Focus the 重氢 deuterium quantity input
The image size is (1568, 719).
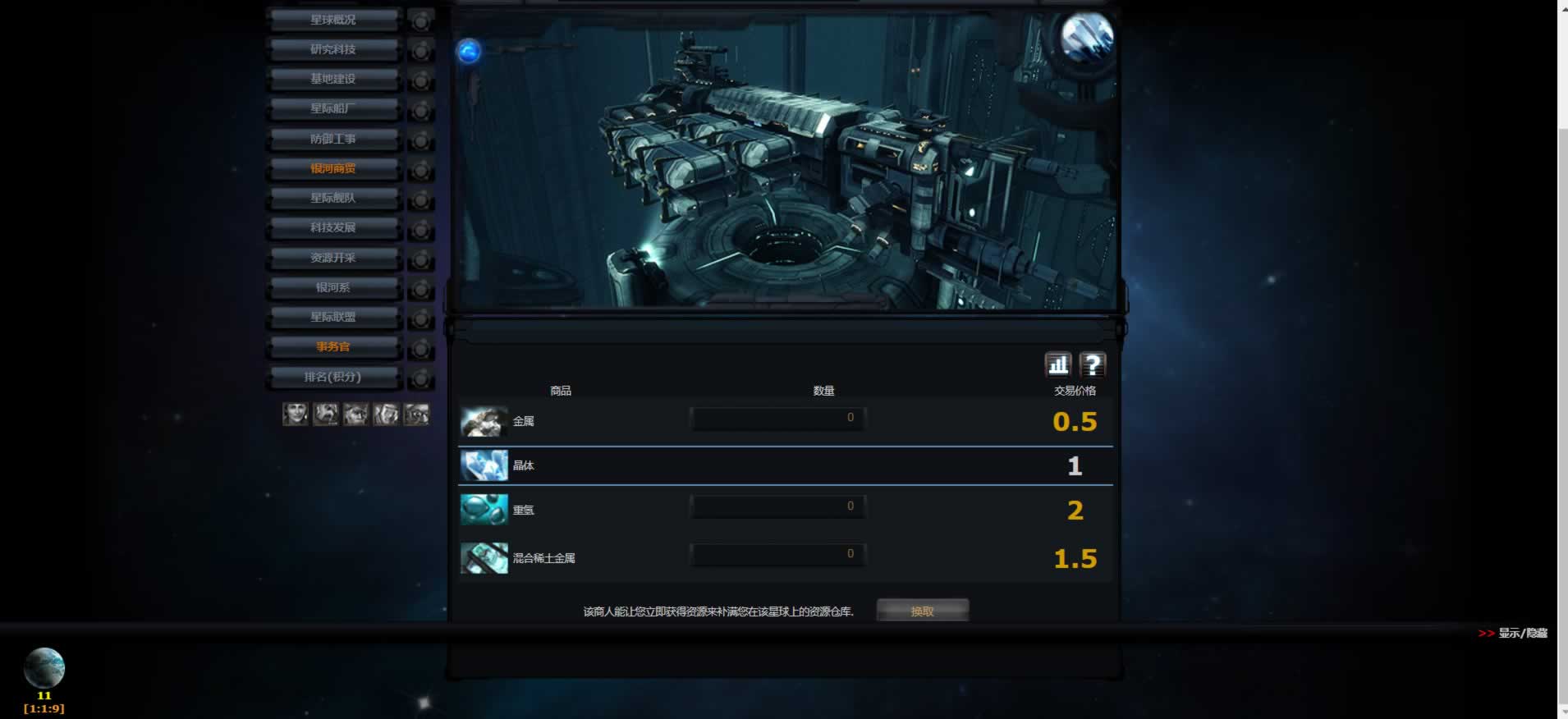click(777, 507)
